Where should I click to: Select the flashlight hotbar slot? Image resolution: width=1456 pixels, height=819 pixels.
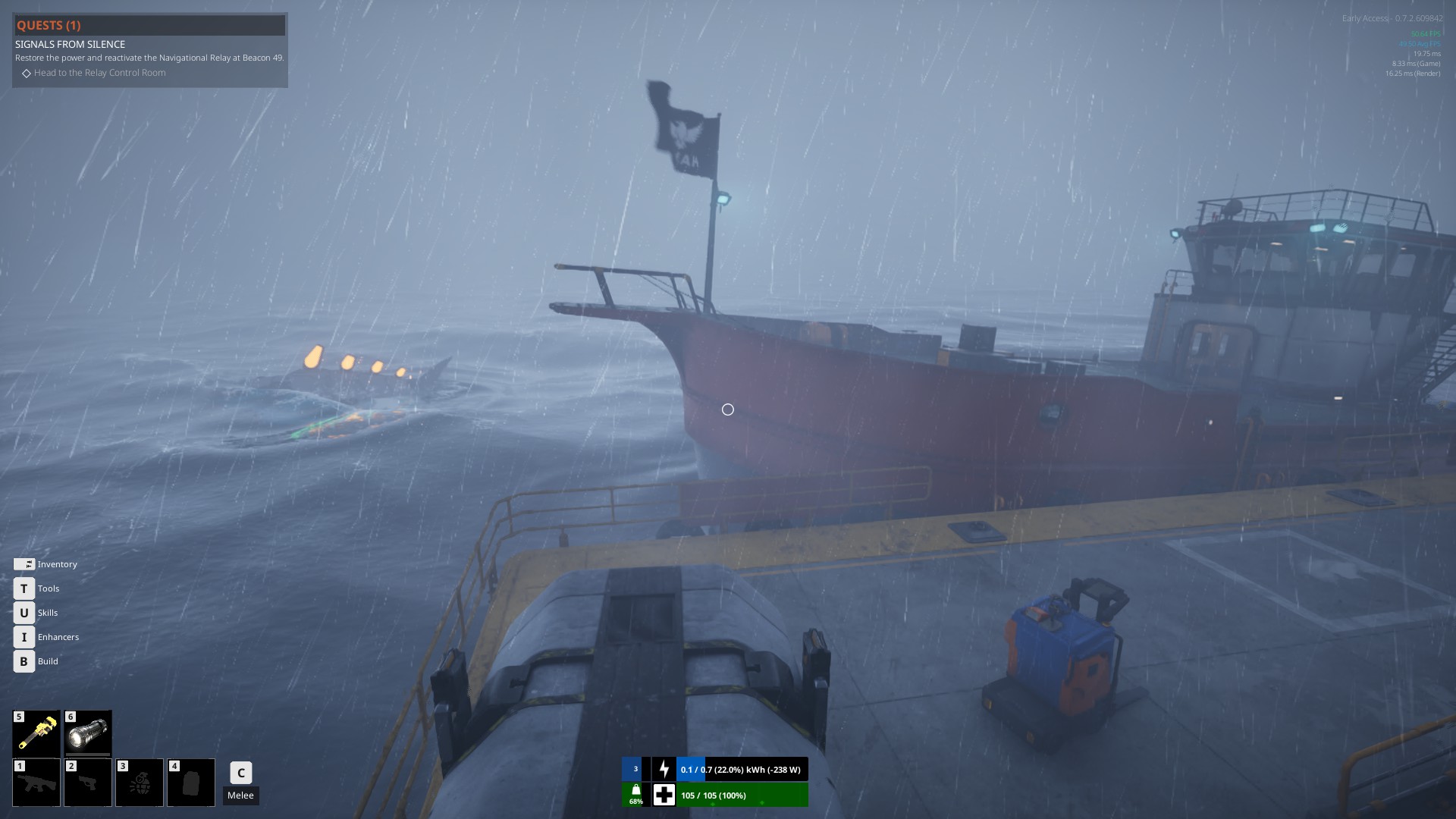pyautogui.click(x=88, y=733)
